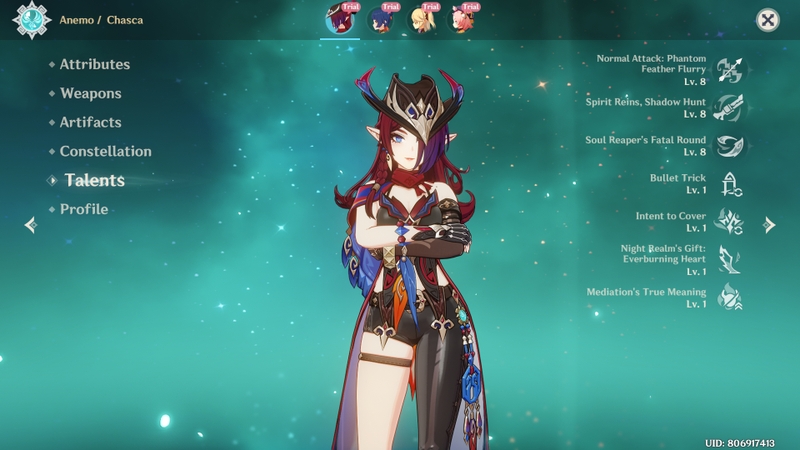The height and width of the screenshot is (450, 800).
Task: Go to the Artifacts section
Action: pyautogui.click(x=90, y=123)
